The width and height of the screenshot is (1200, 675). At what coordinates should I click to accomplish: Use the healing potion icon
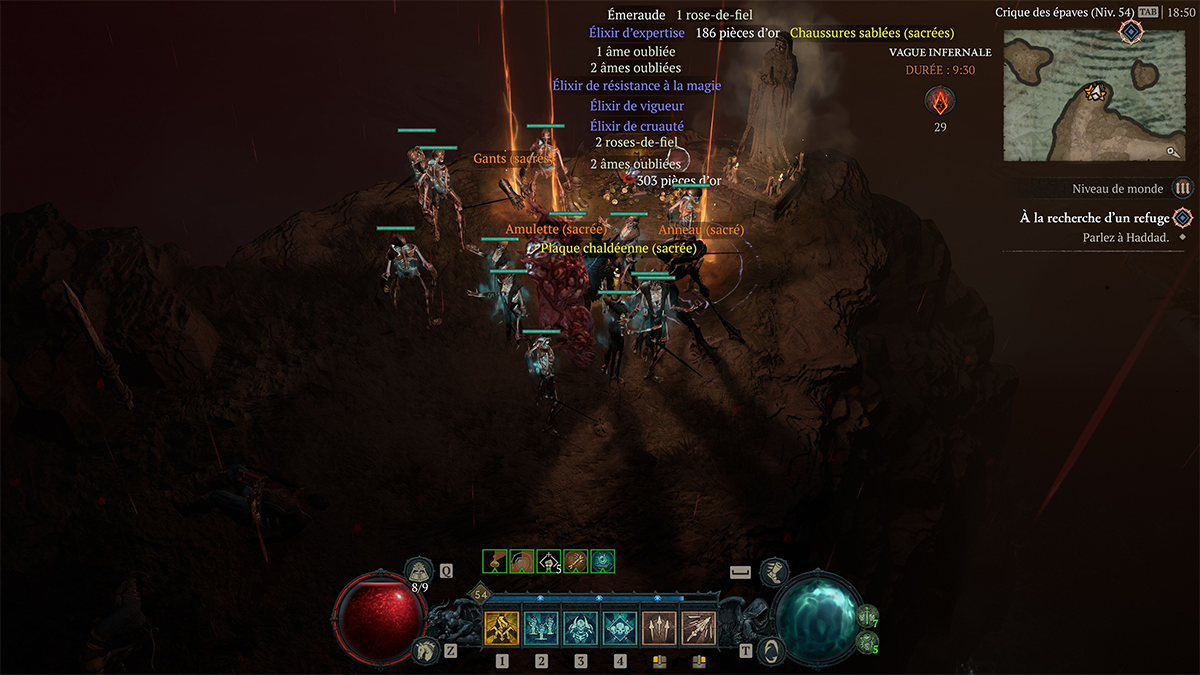point(419,570)
